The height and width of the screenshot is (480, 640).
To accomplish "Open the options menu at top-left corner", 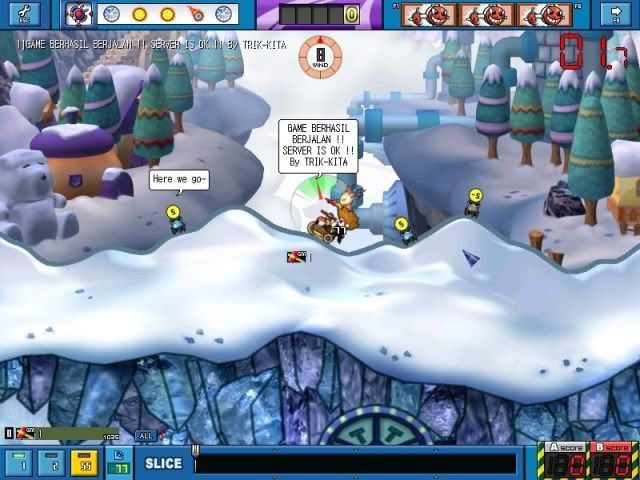I will click(x=24, y=13).
